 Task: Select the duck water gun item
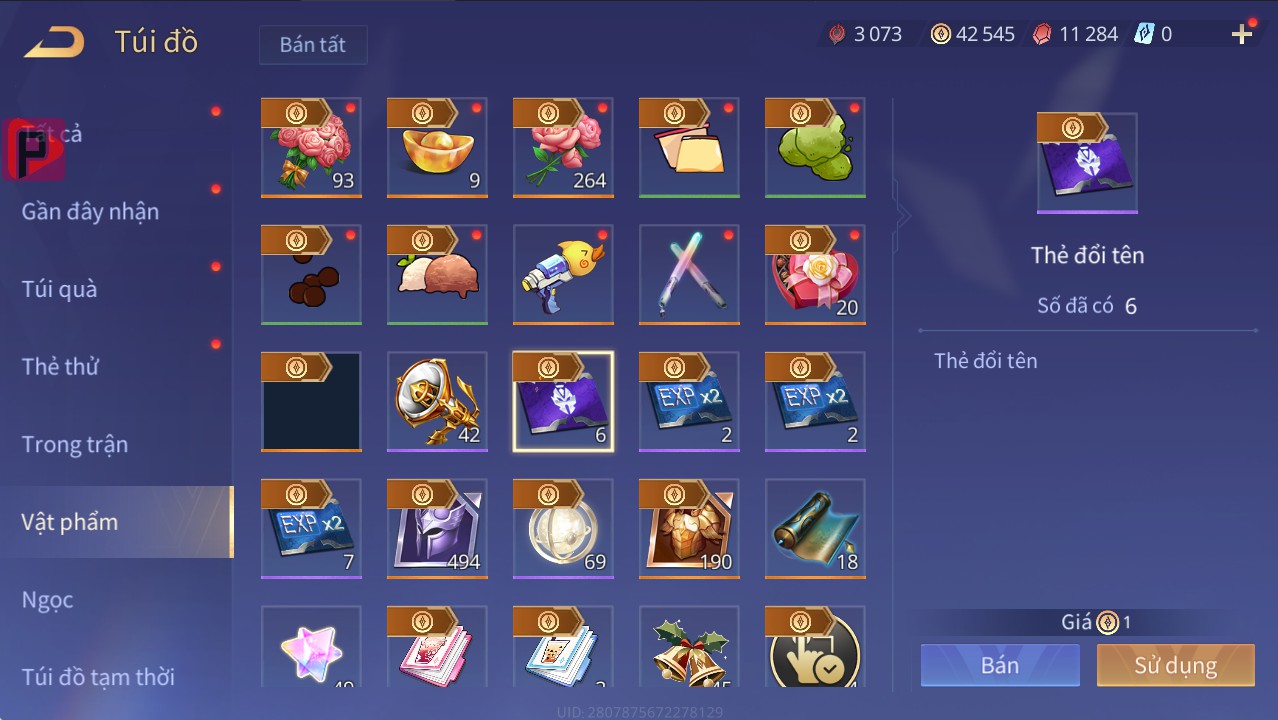(563, 275)
